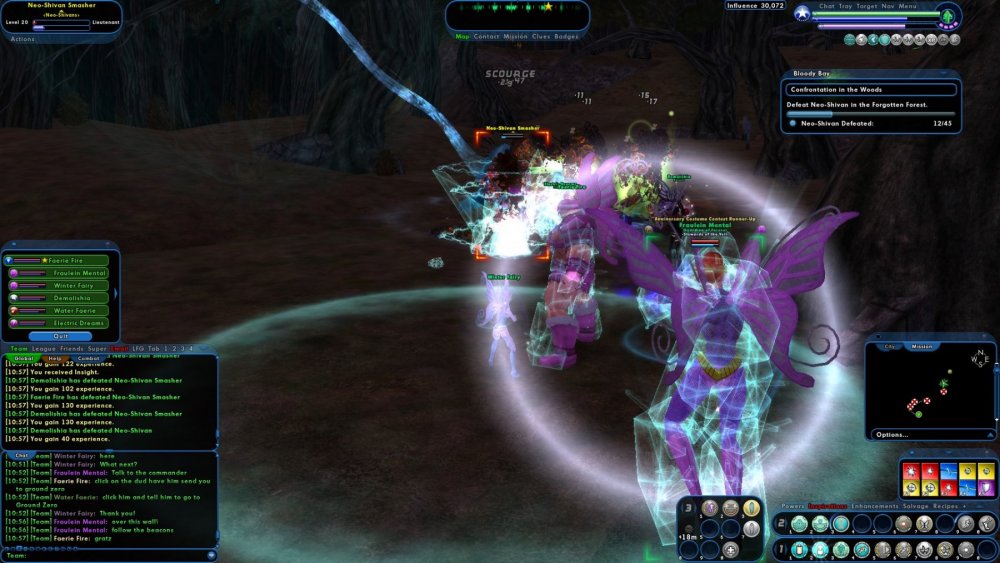Quit the team with the Quit button

[x=62, y=336]
